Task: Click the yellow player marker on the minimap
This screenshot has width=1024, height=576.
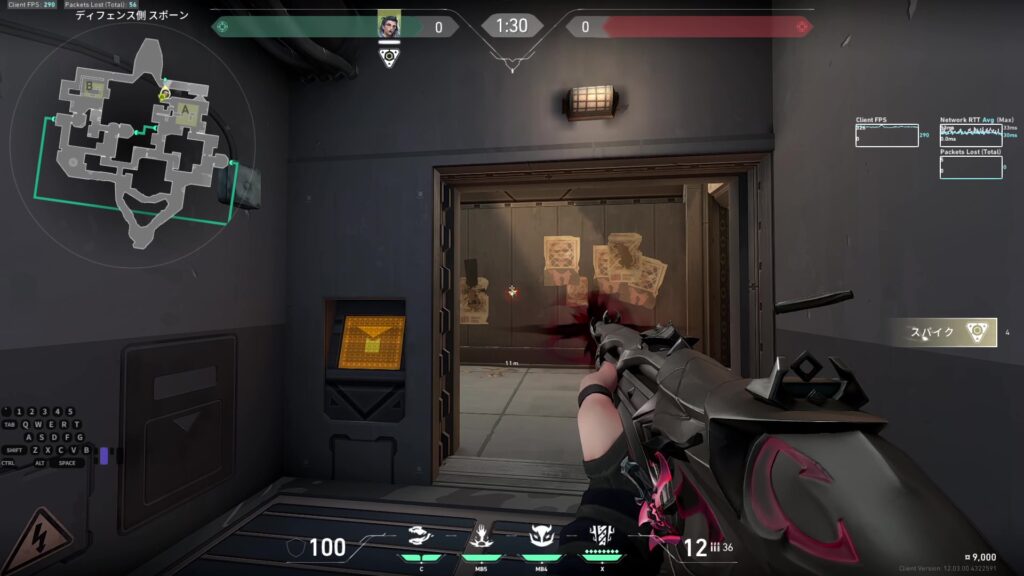Action: 164,94
